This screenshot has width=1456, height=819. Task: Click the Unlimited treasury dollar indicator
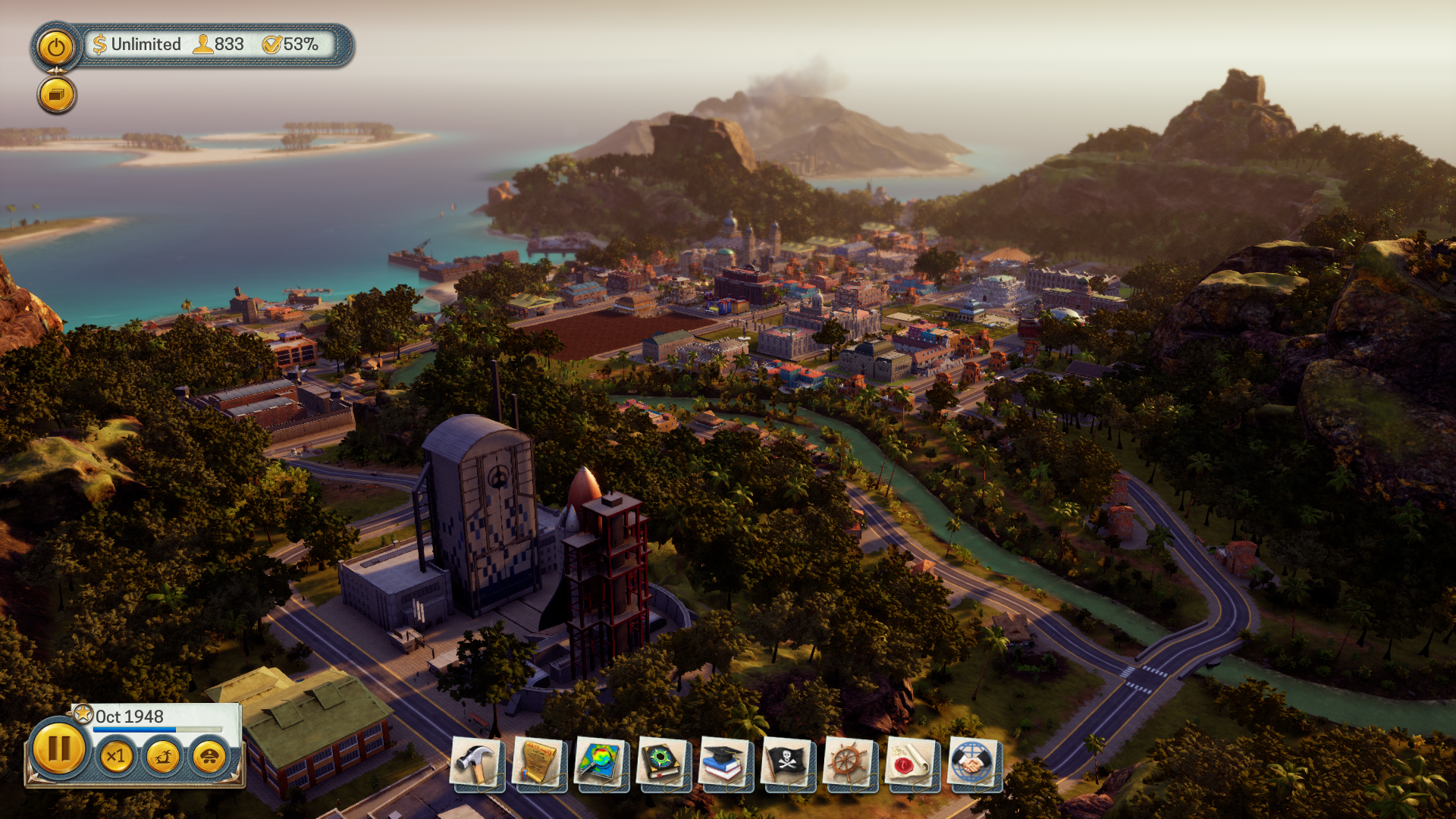tap(137, 45)
